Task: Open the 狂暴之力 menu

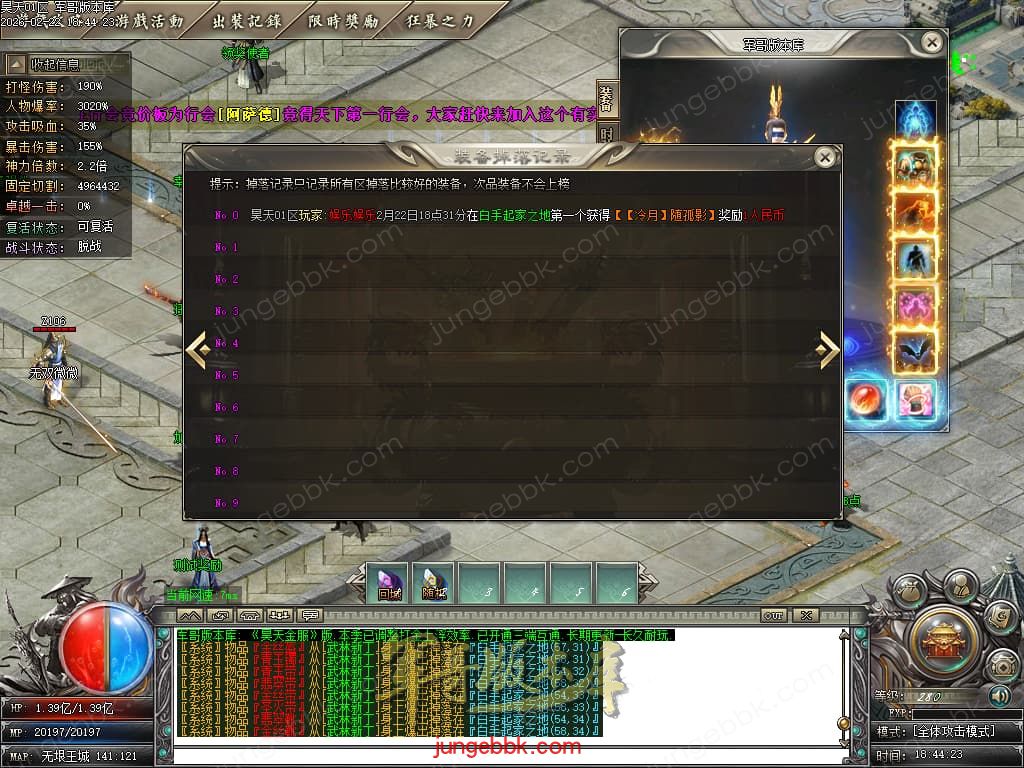Action: [x=440, y=20]
